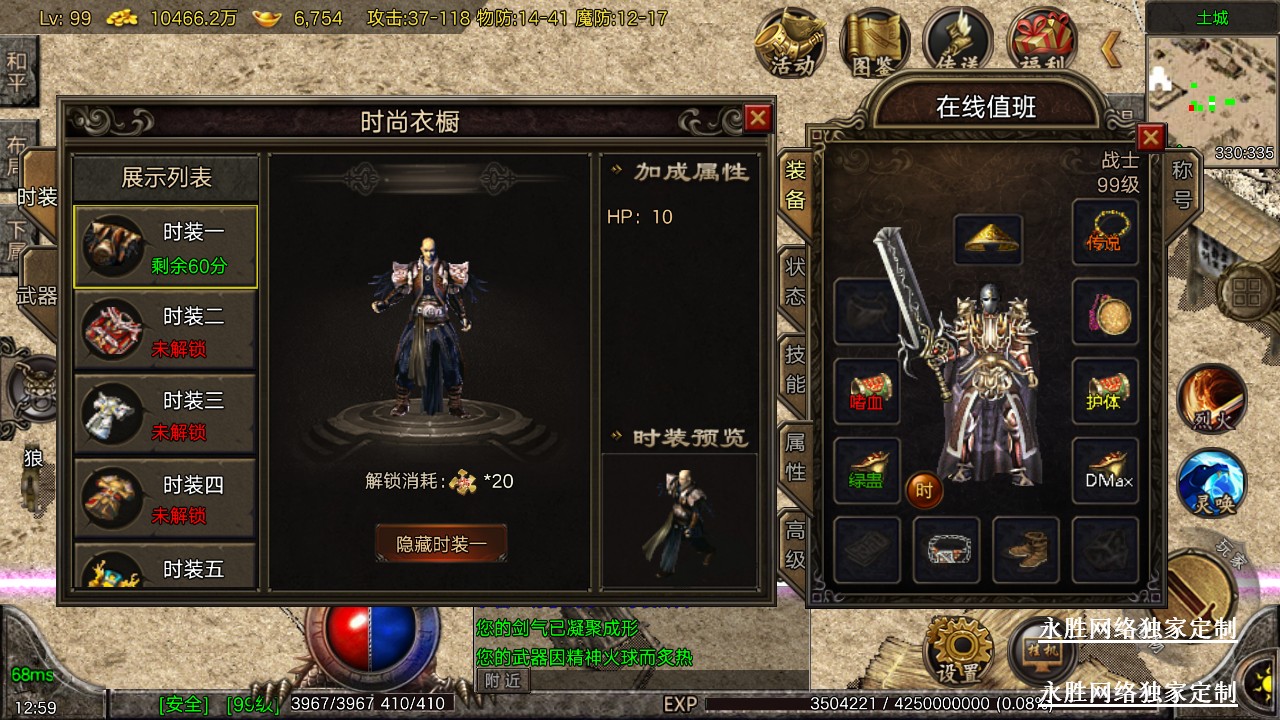Close the character equipment panel
Screen dimensions: 1280x720
click(x=1151, y=137)
